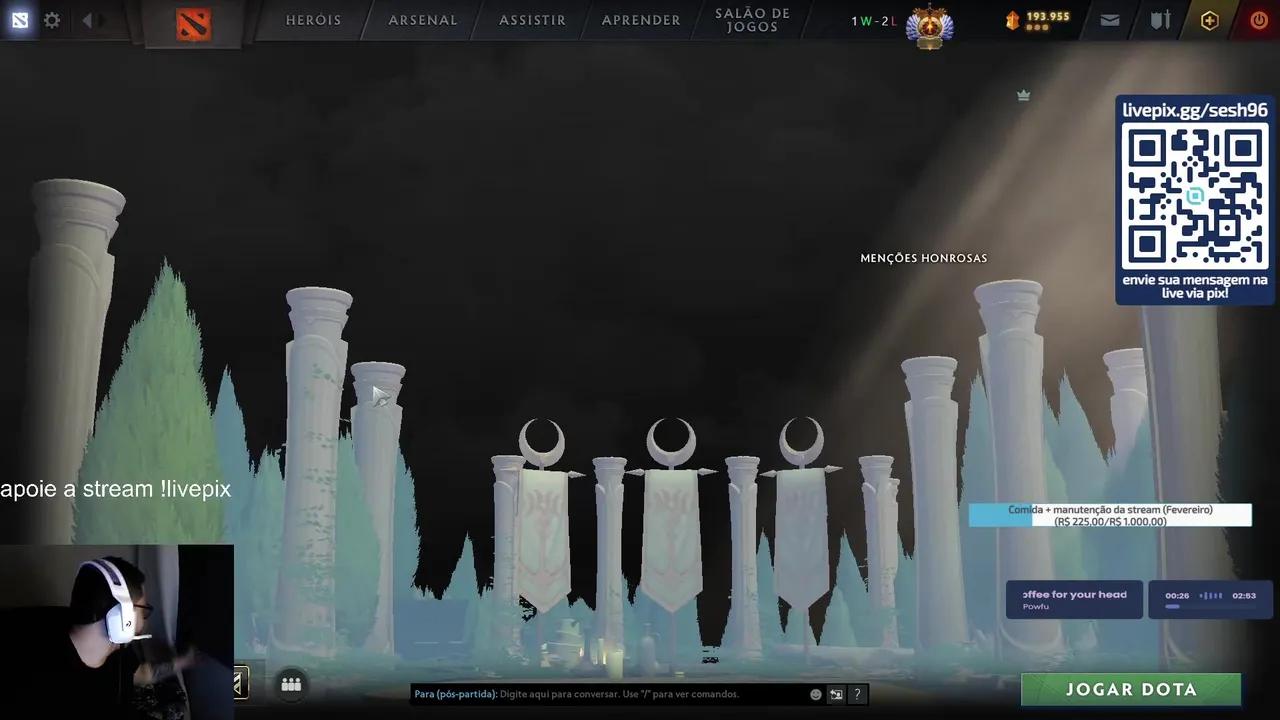
Task: Open the armory shield and sword icon
Action: (1159, 20)
